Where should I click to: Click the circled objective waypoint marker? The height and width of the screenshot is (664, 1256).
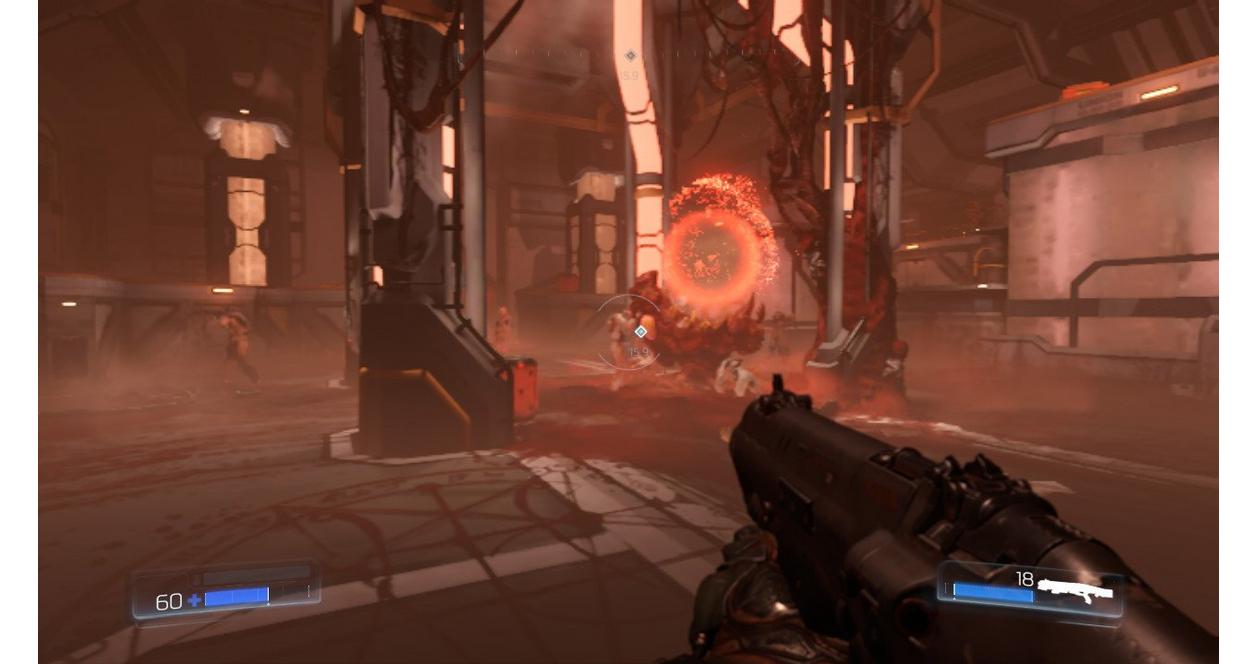640,332
